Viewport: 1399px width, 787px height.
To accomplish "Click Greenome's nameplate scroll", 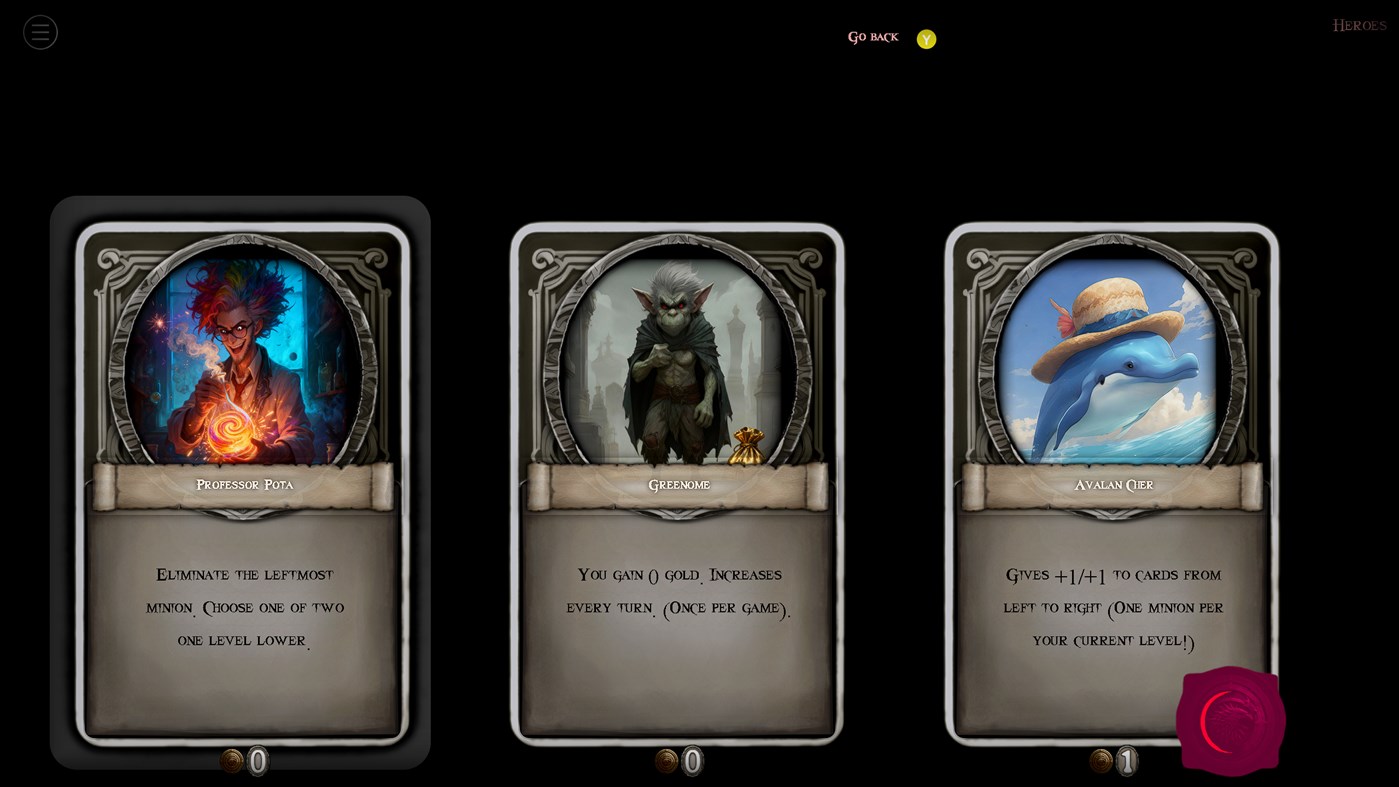I will 679,484.
